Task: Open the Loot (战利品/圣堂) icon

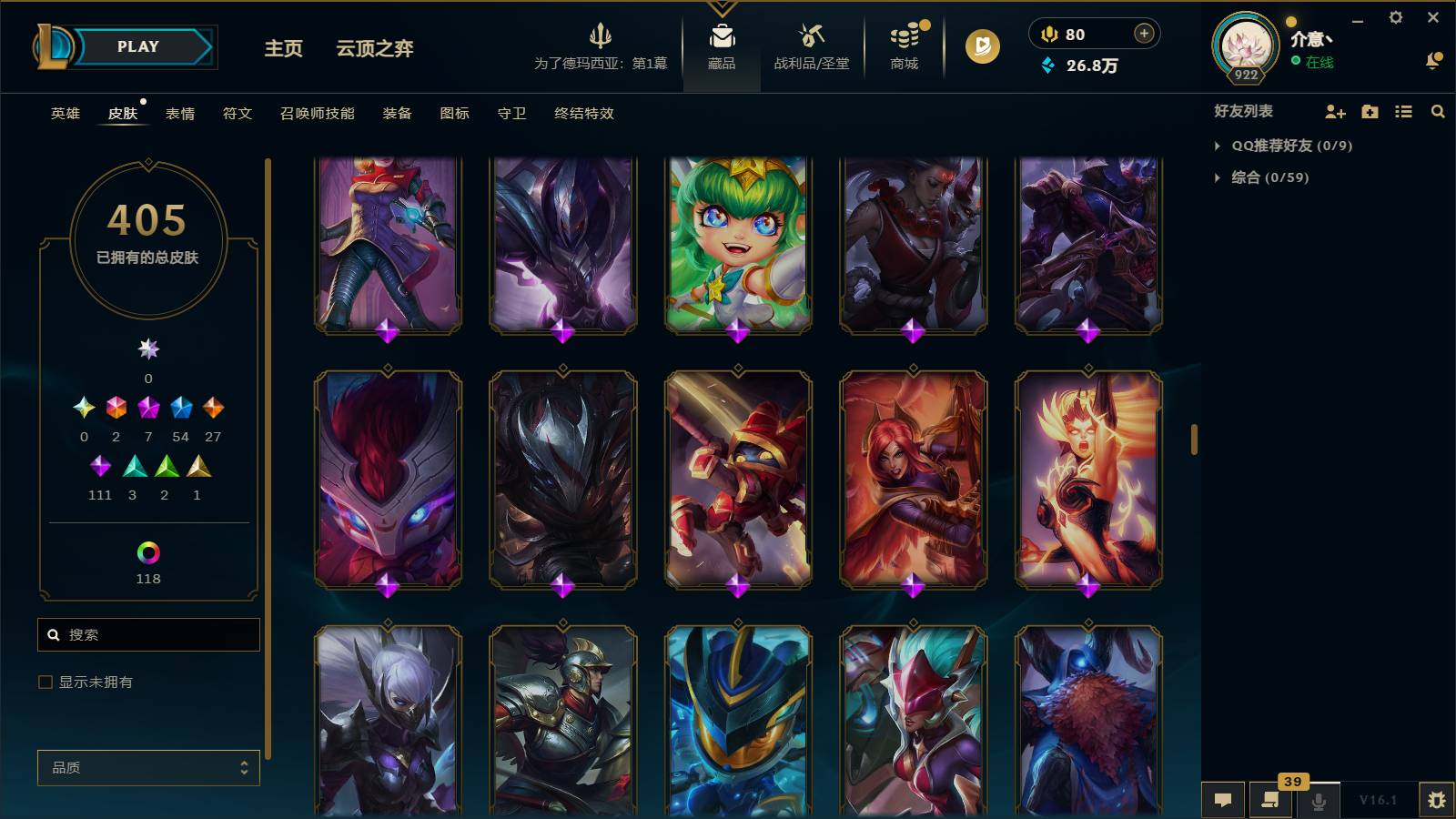Action: [813, 41]
